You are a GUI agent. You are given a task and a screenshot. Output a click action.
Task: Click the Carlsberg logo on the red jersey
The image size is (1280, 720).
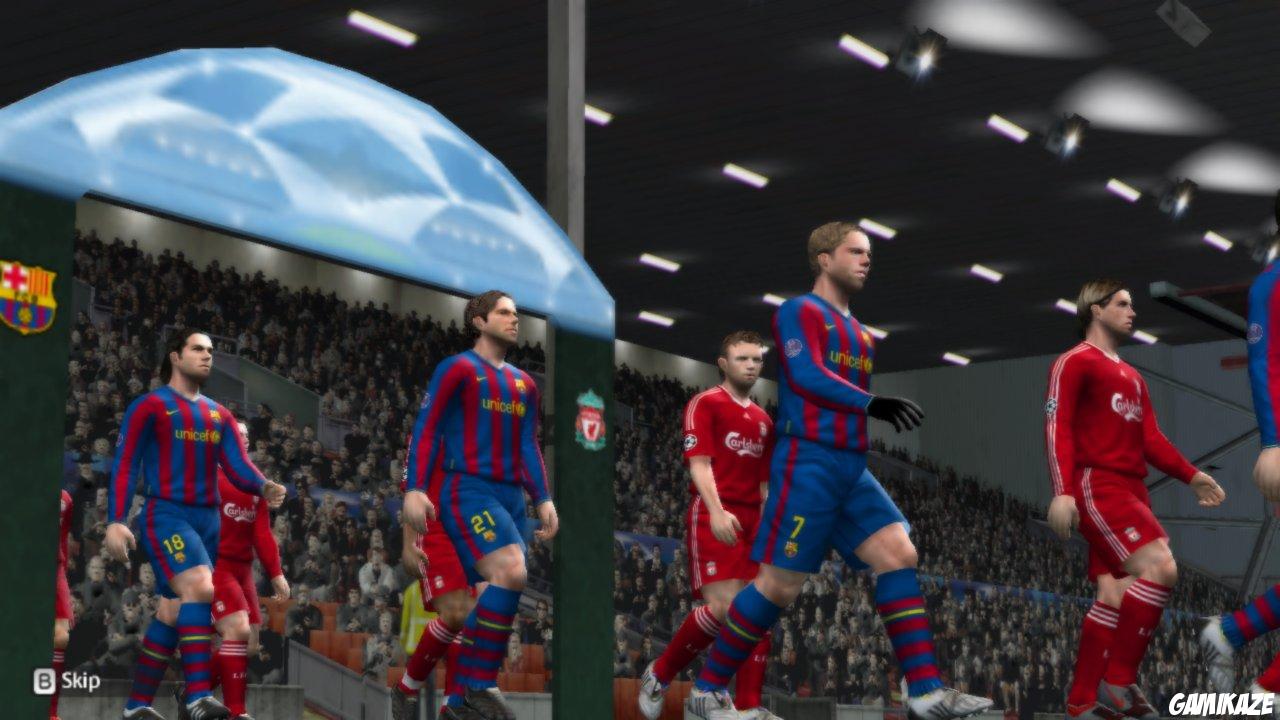coord(1125,405)
